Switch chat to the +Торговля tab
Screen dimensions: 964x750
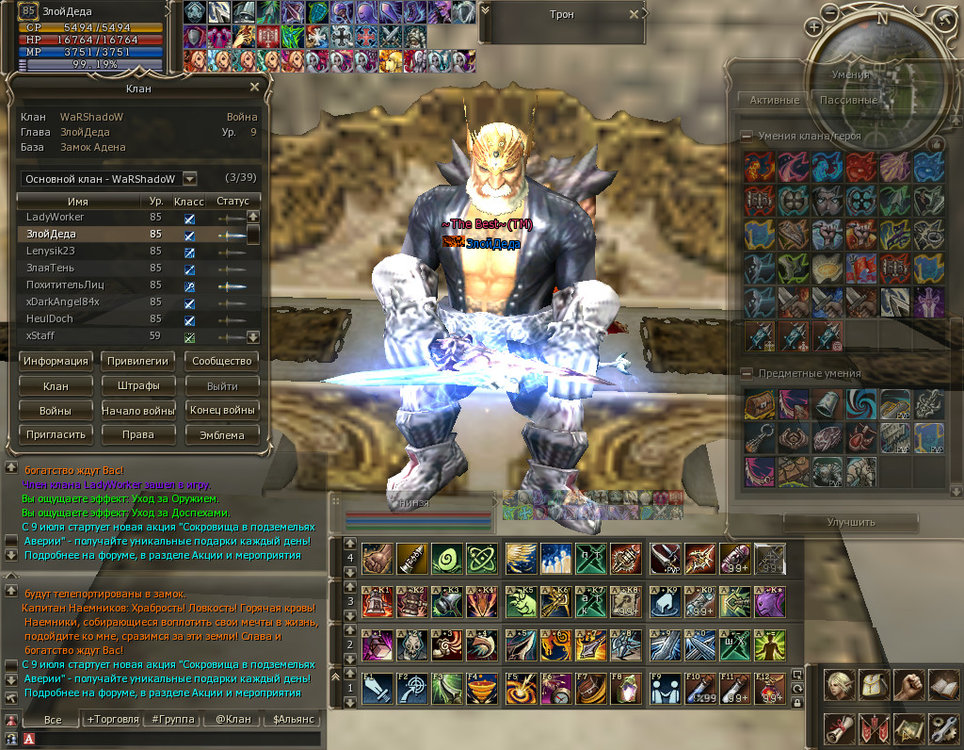click(x=114, y=719)
